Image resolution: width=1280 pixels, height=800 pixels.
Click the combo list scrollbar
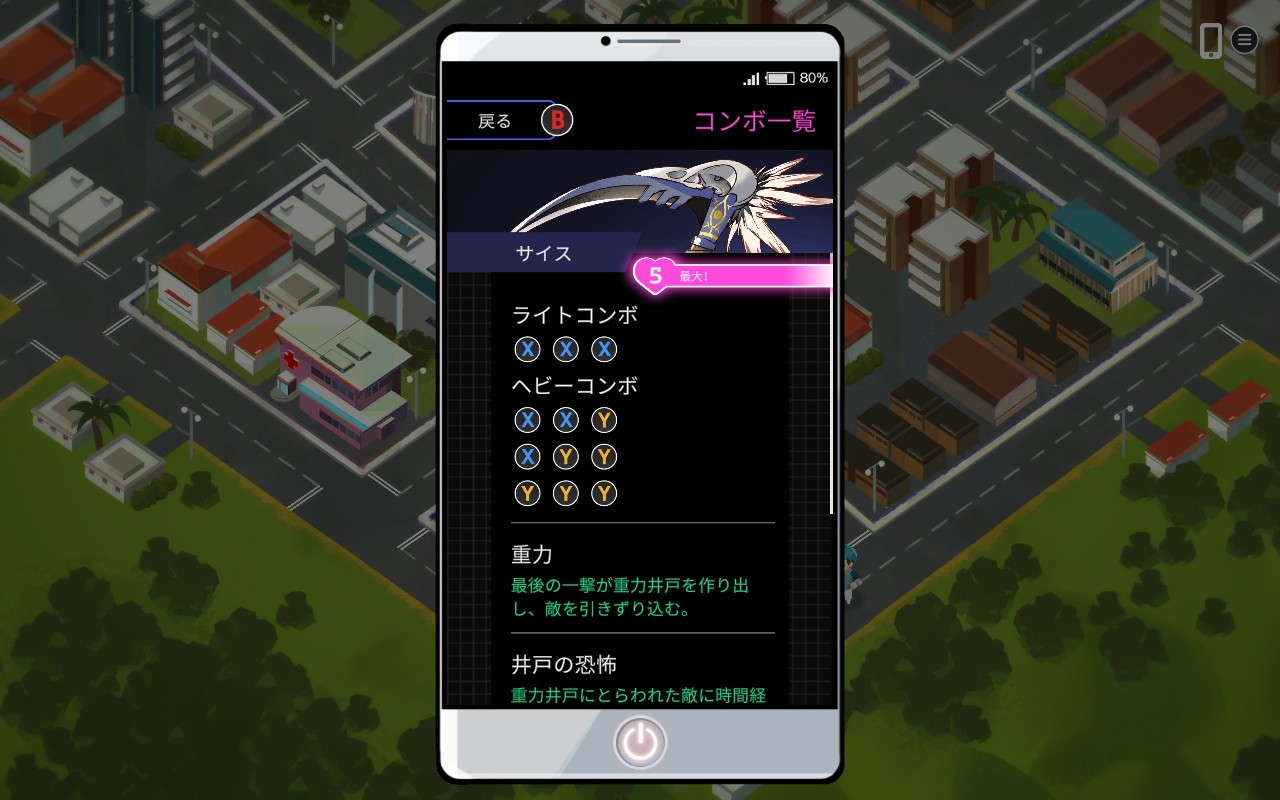click(x=831, y=400)
